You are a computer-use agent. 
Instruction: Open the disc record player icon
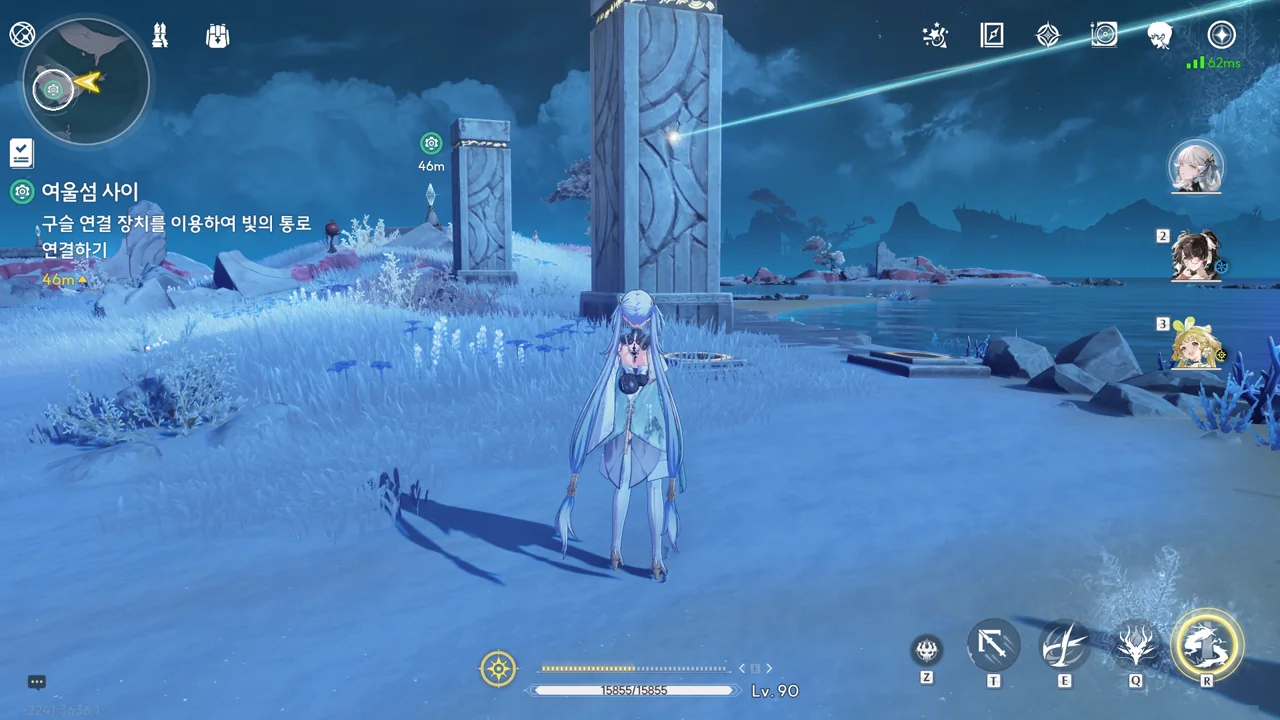(x=1104, y=36)
